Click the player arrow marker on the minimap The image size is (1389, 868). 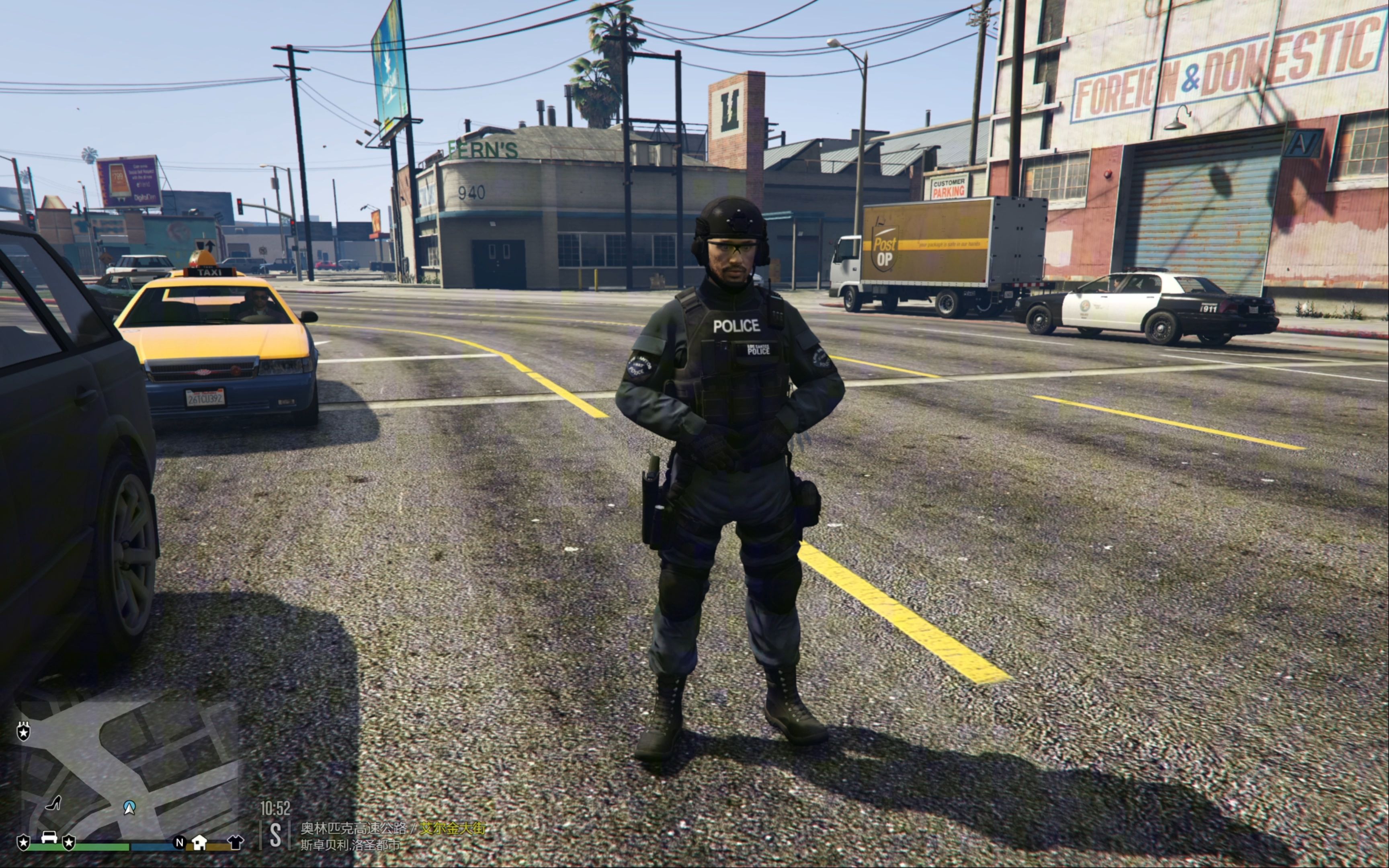coord(129,809)
